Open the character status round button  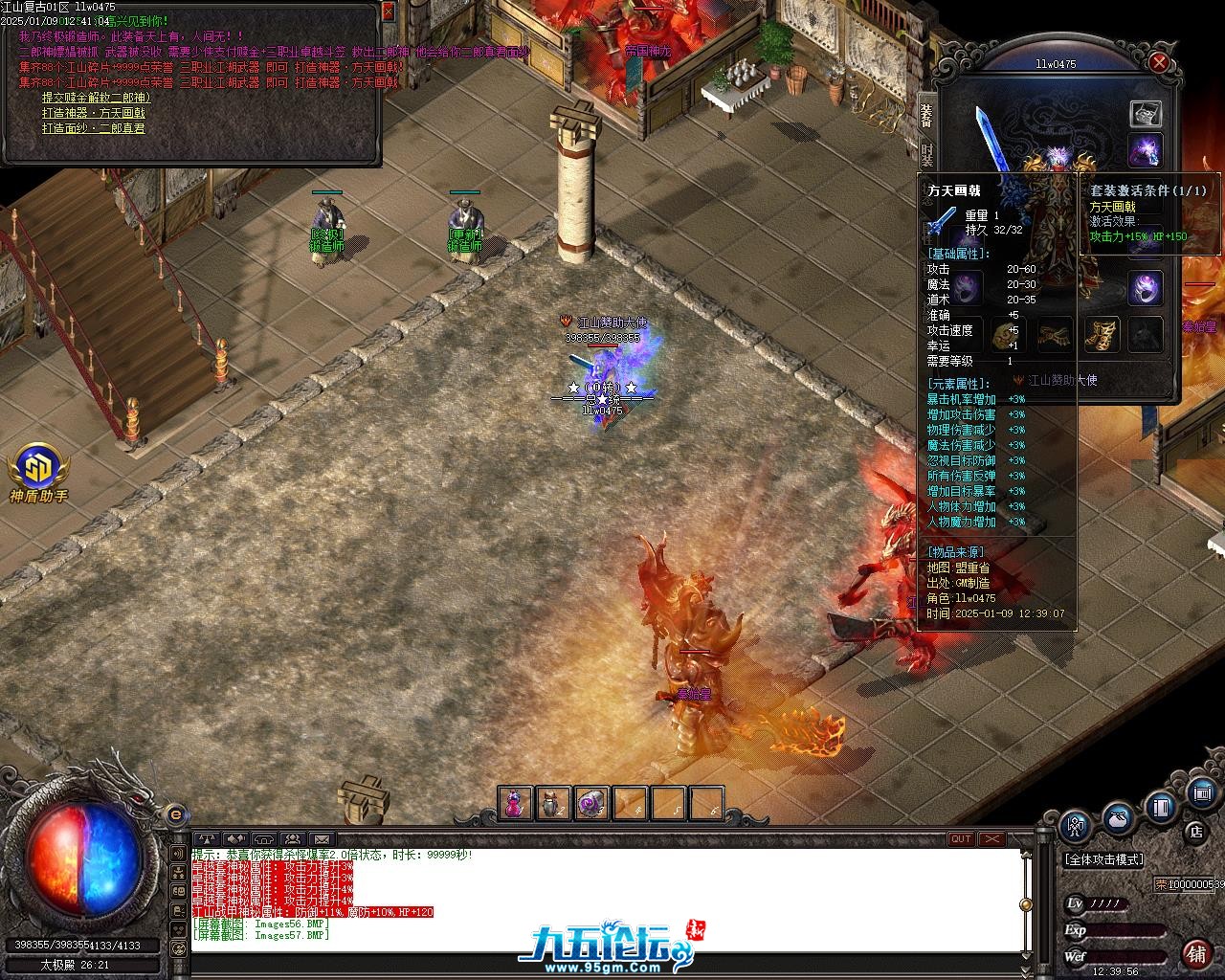click(1077, 826)
